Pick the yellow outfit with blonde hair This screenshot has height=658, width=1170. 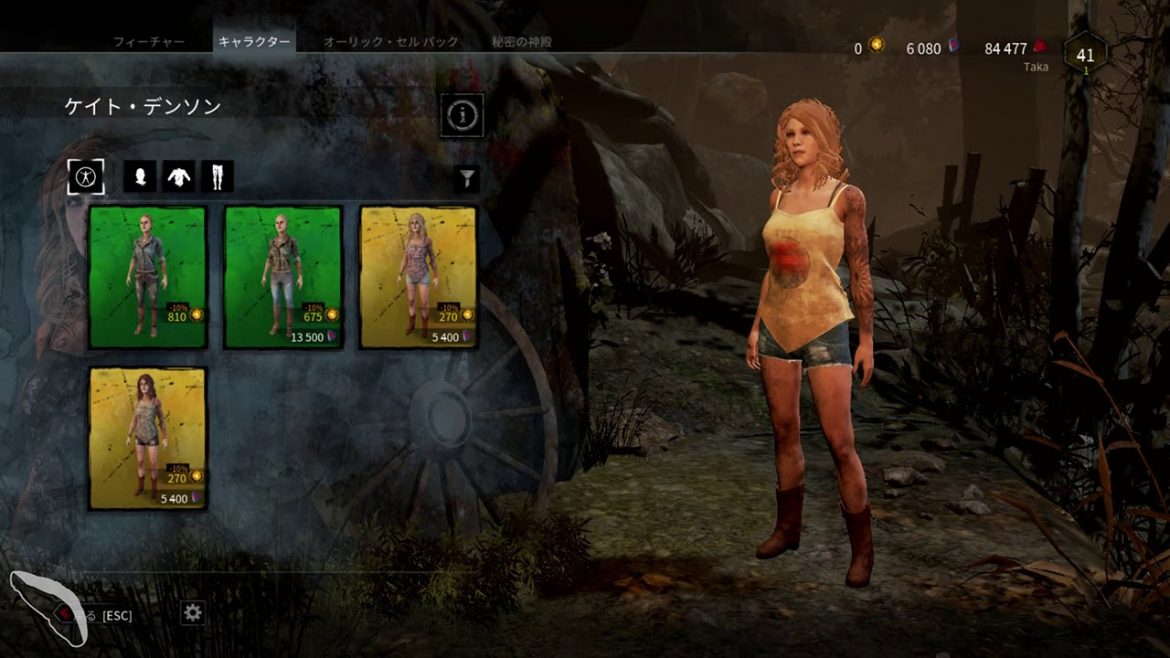(418, 277)
